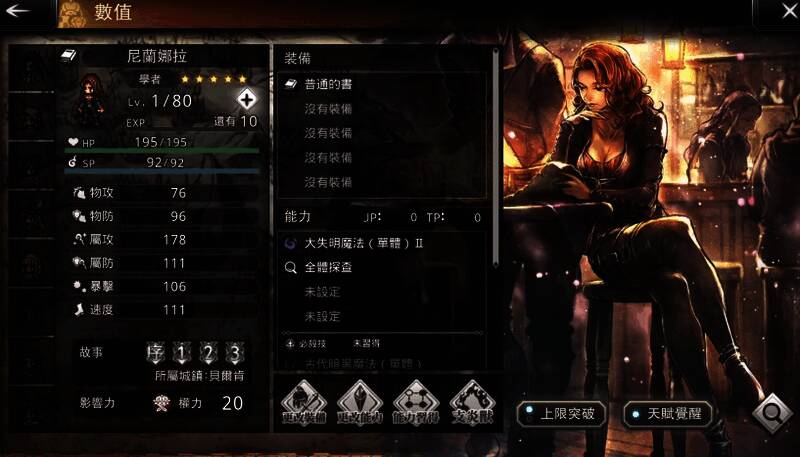Open 更改裝備 to change equipment
The image size is (800, 457).
pyautogui.click(x=303, y=400)
